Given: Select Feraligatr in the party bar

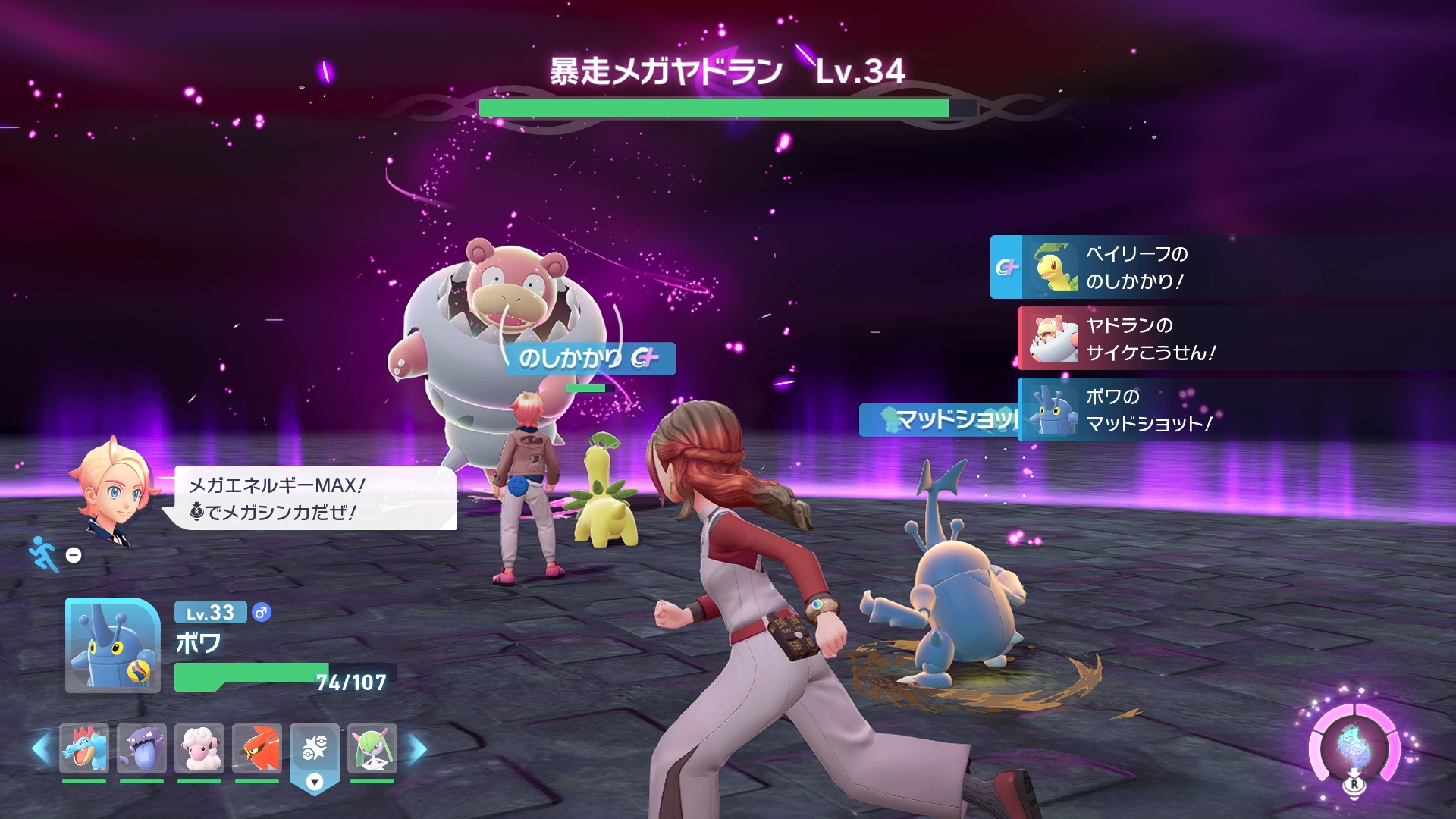Looking at the screenshot, I should (84, 748).
